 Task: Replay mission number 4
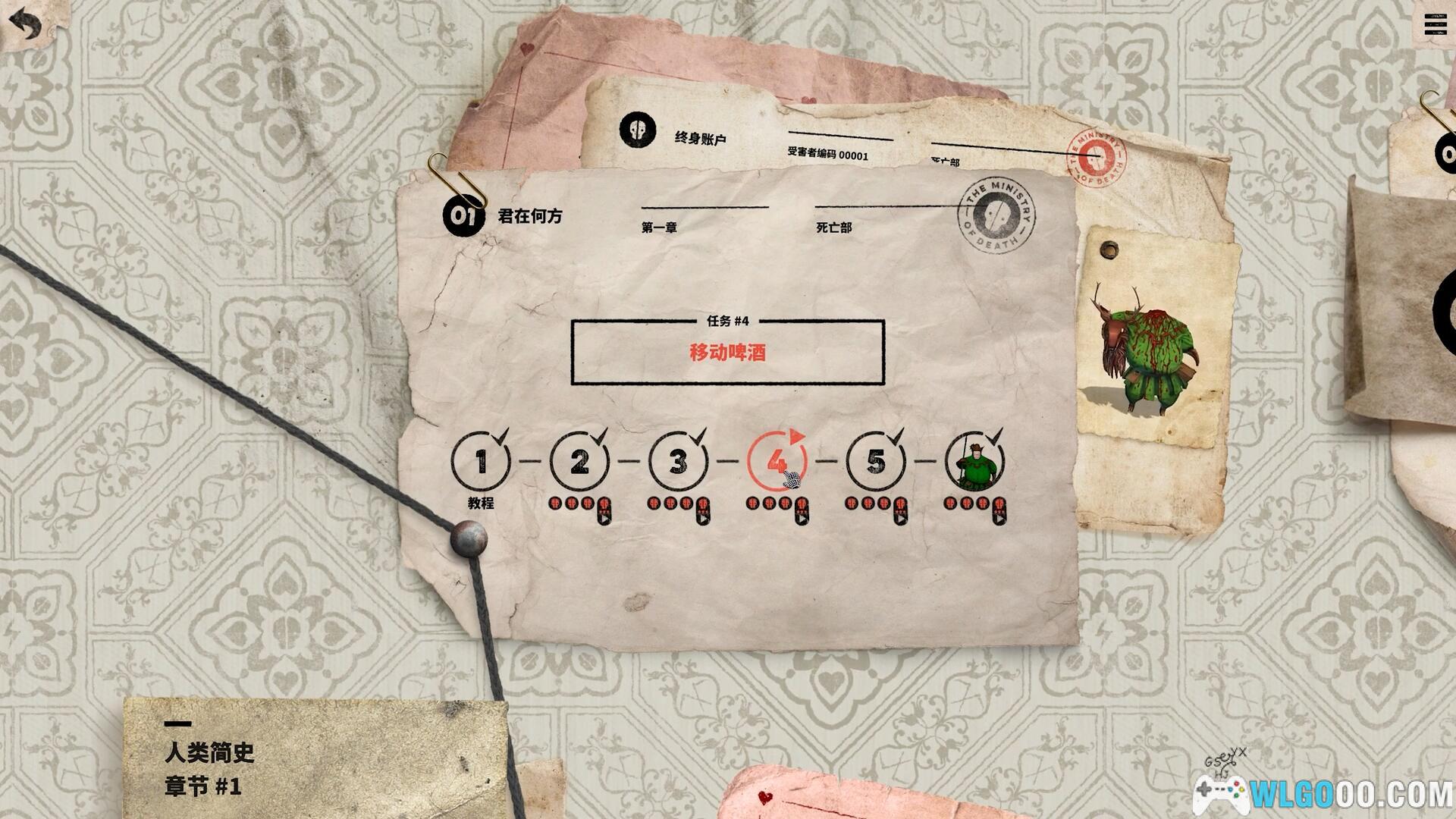(x=777, y=461)
